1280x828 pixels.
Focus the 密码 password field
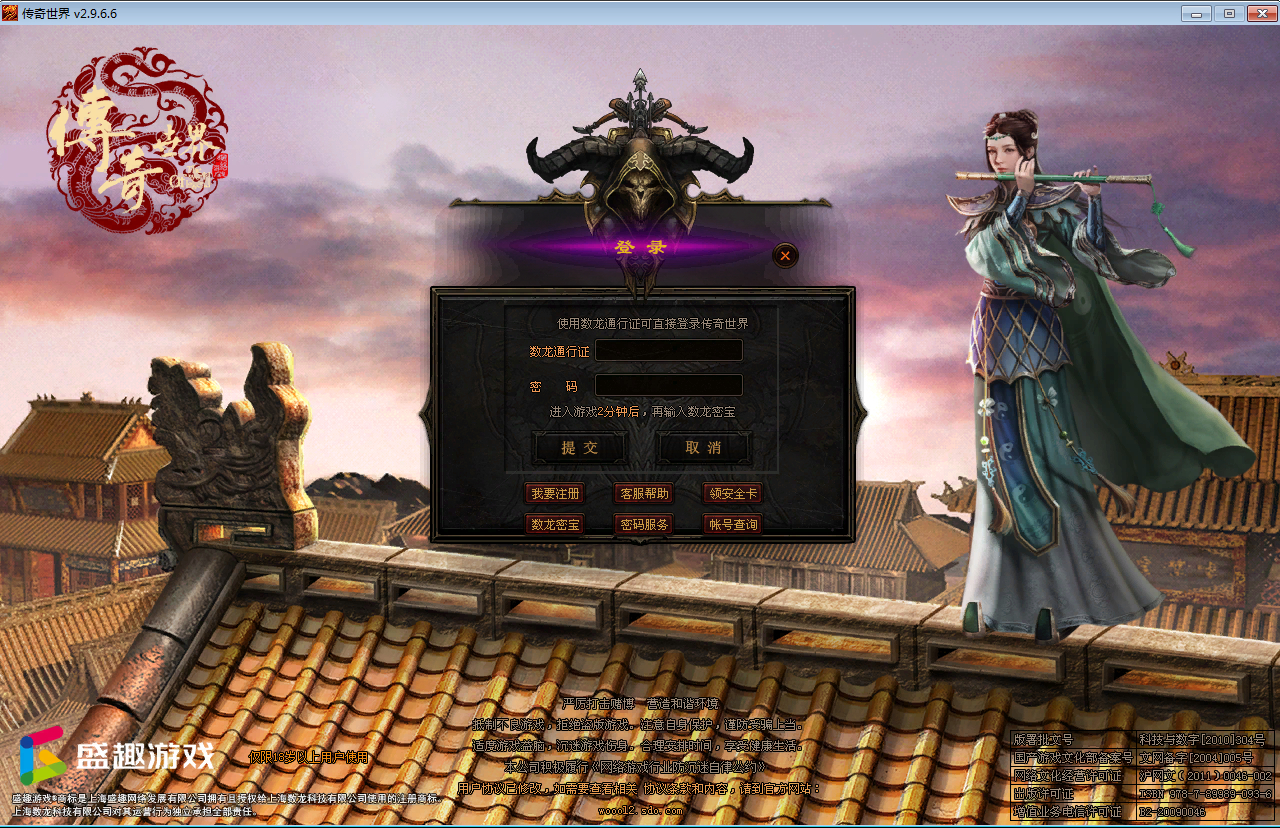point(668,385)
